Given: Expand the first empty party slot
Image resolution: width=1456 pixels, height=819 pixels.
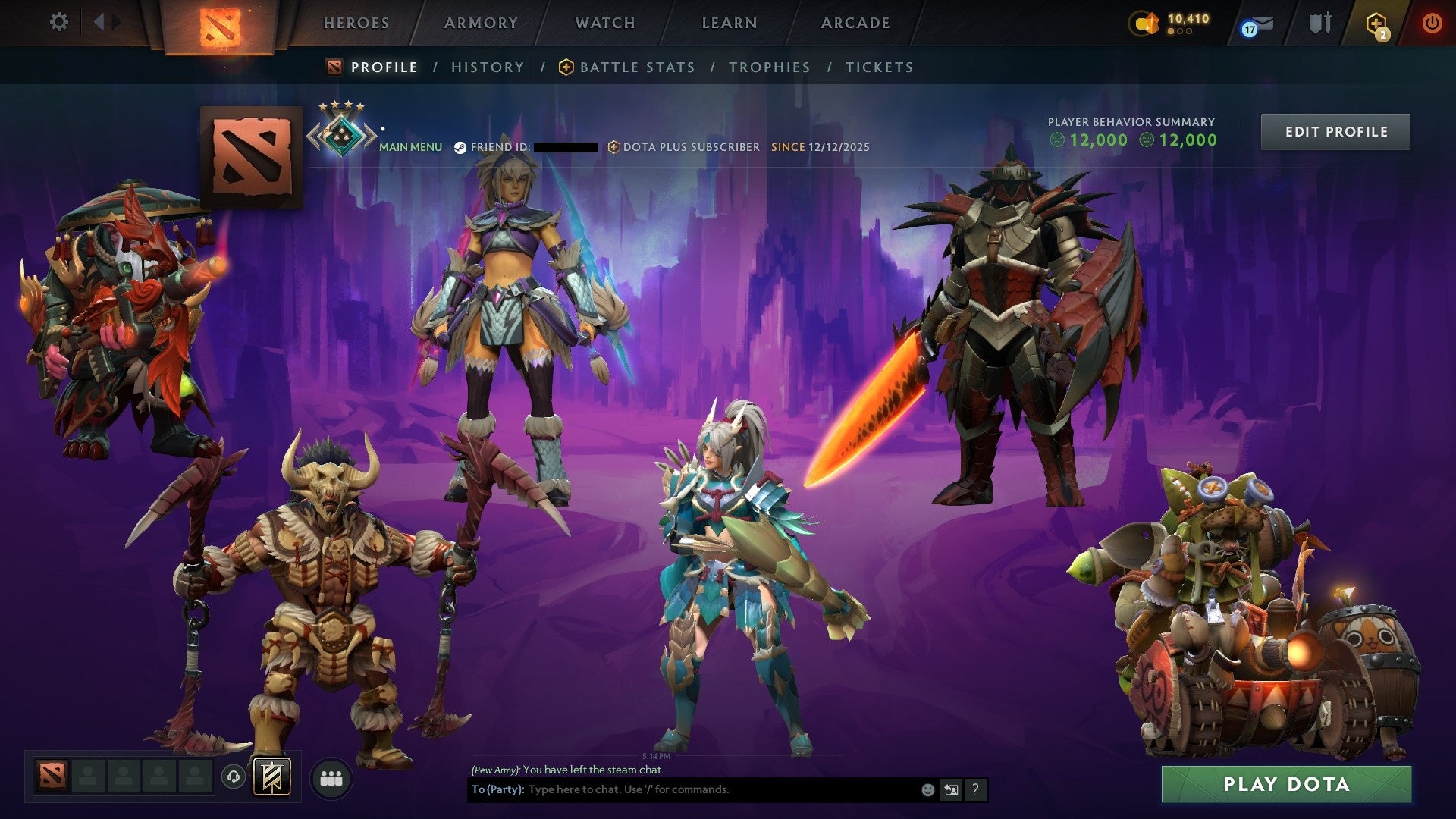Looking at the screenshot, I should click(x=88, y=777).
